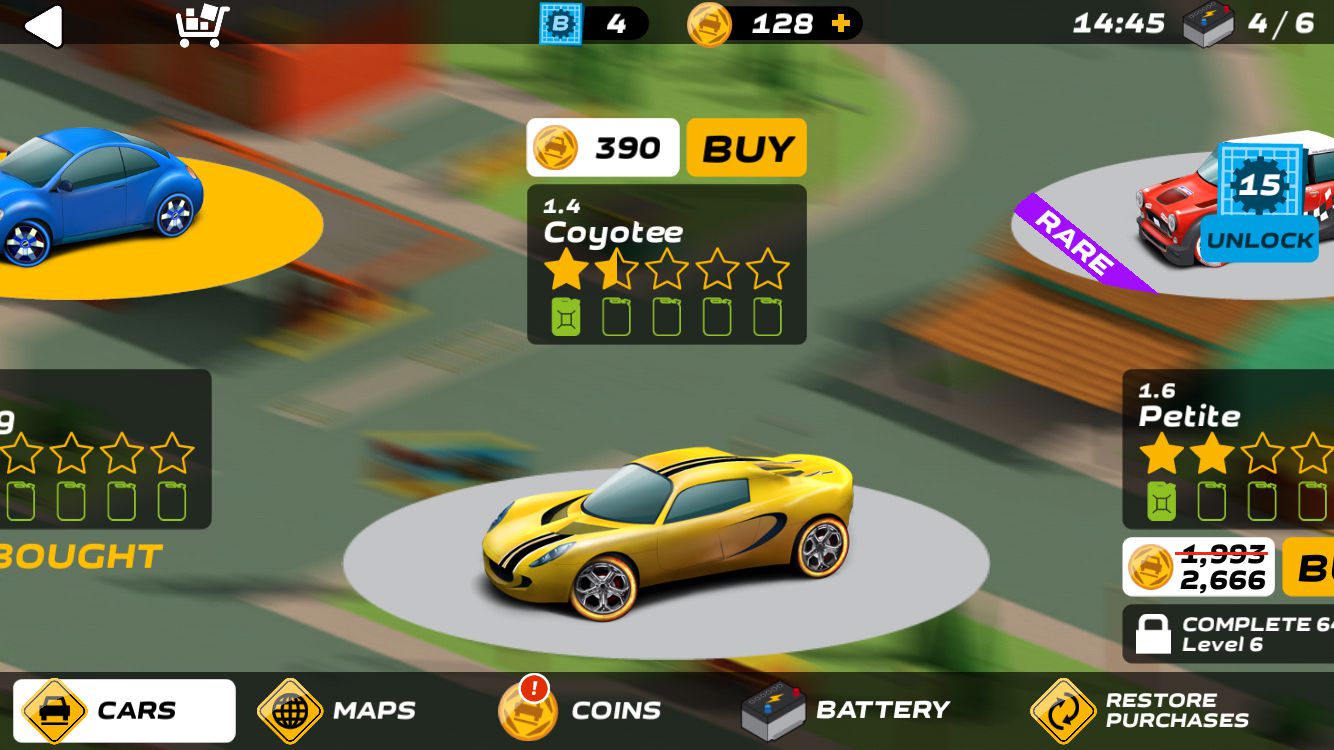Buy the Petite car
This screenshot has width=1334, height=750.
[1310, 568]
